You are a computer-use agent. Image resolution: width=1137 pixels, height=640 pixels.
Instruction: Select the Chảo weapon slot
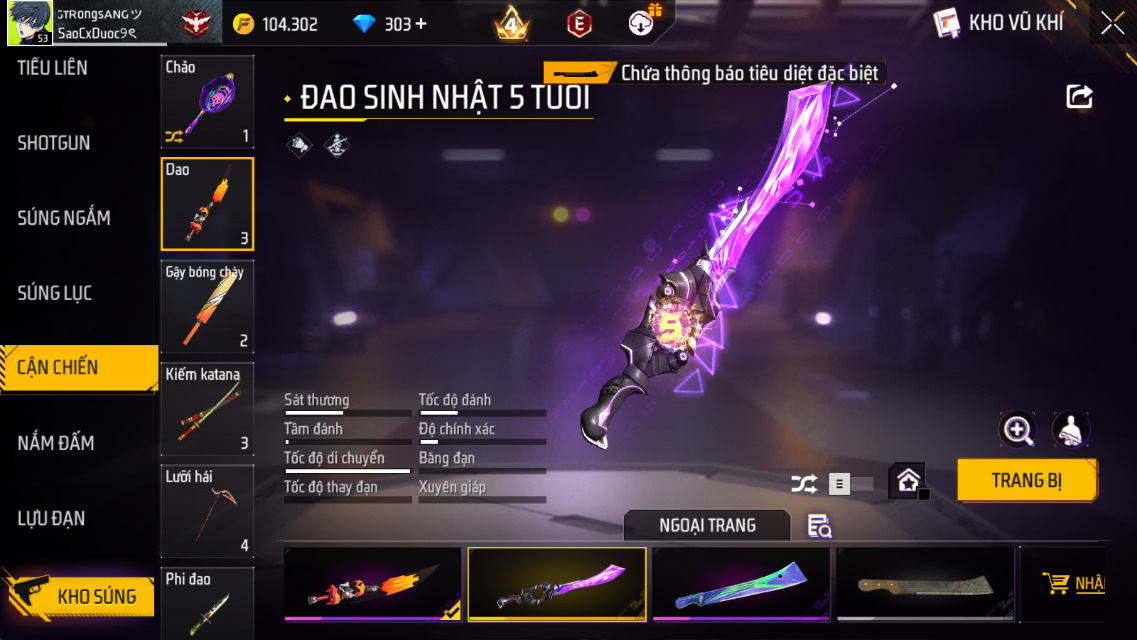pos(207,101)
